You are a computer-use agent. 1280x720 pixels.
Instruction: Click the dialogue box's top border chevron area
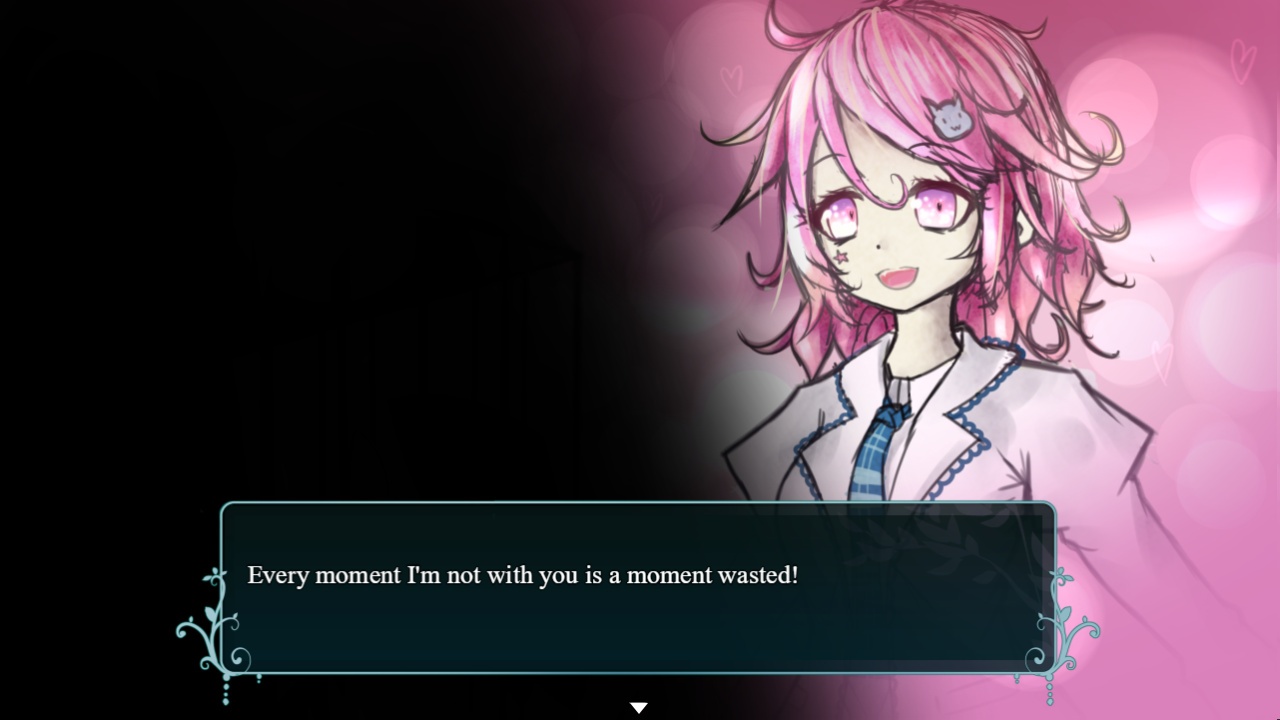640,504
